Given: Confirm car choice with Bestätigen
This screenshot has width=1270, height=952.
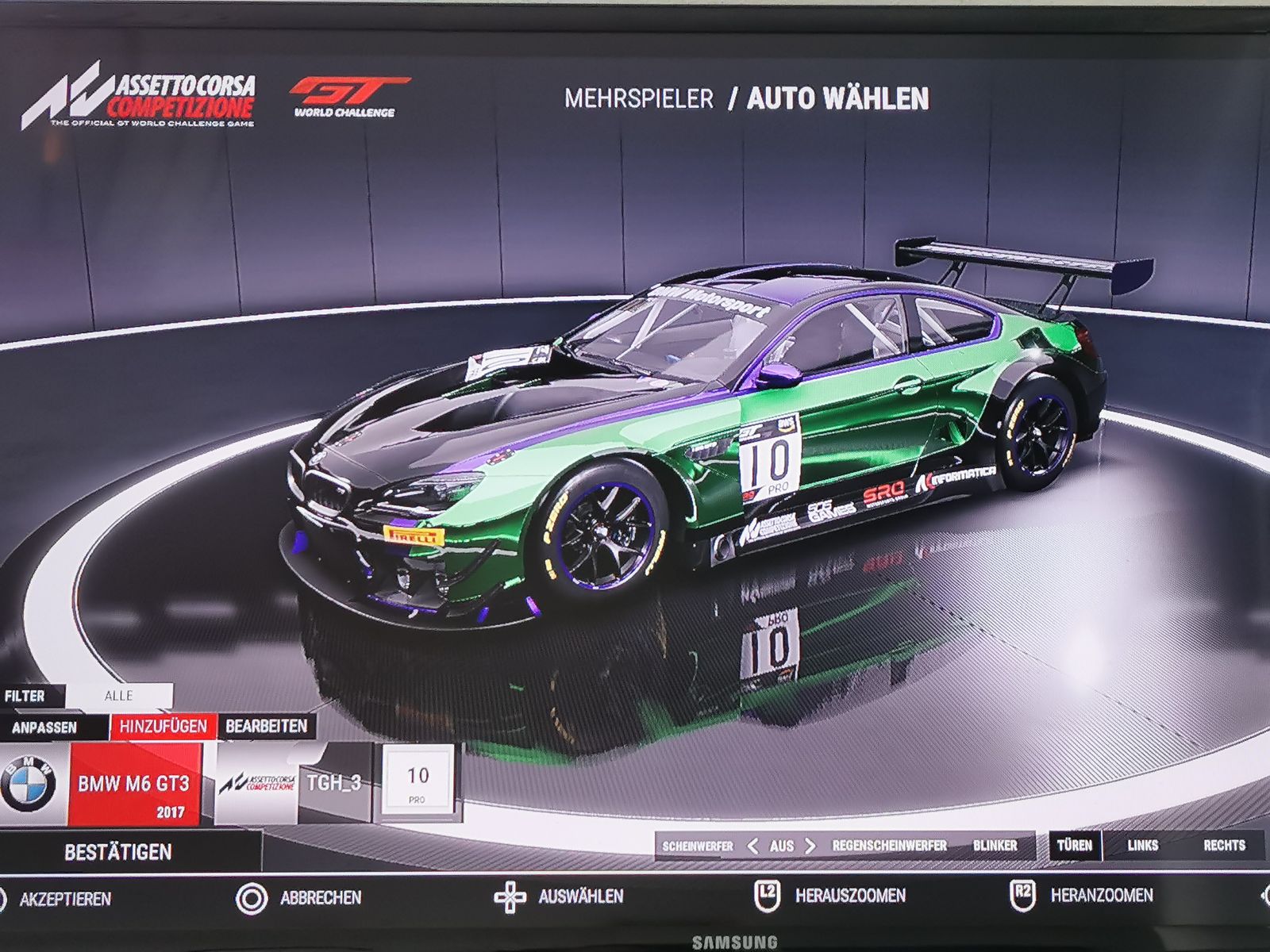Looking at the screenshot, I should click(119, 852).
